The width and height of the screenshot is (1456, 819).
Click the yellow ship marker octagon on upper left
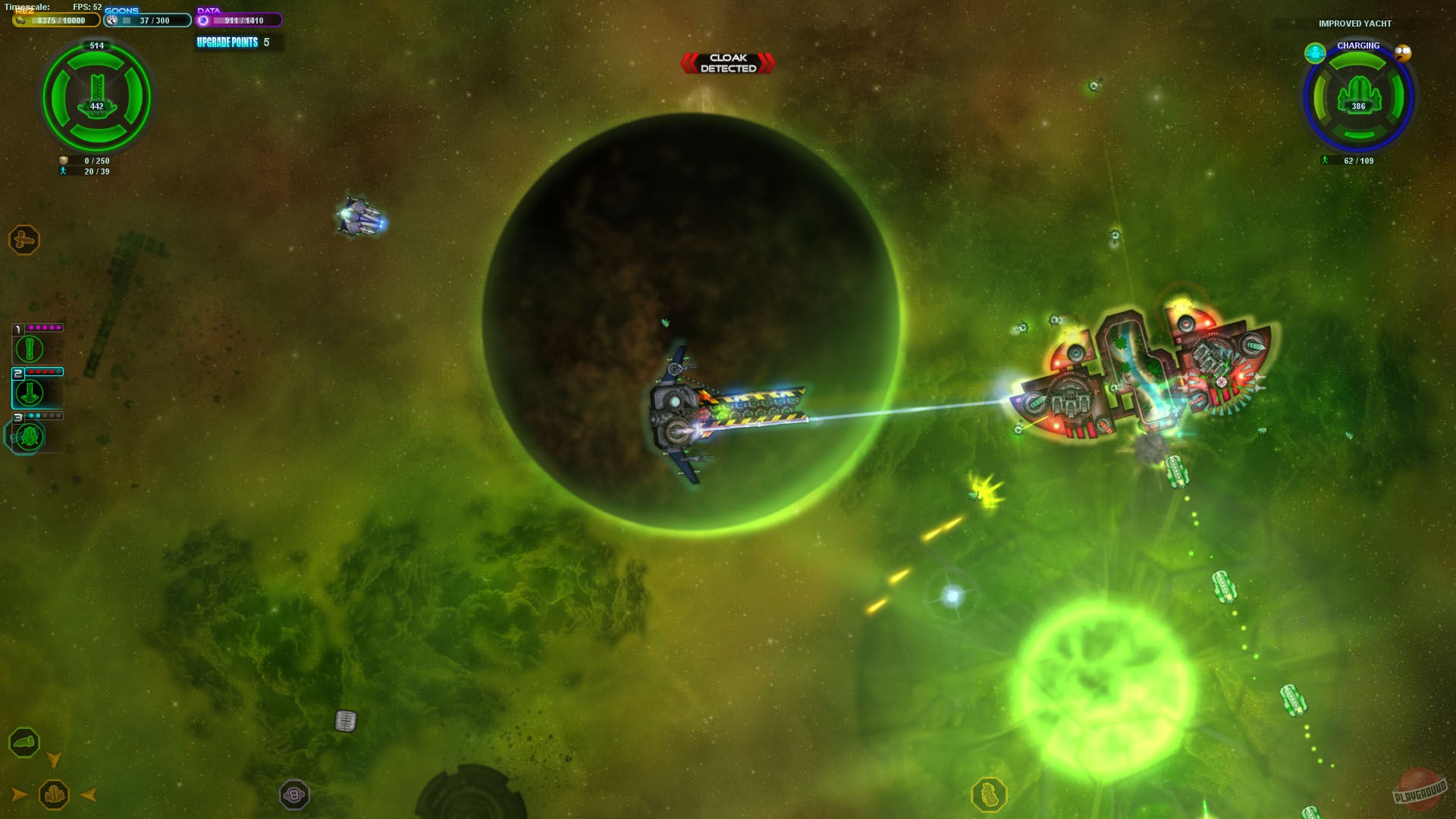point(24,239)
